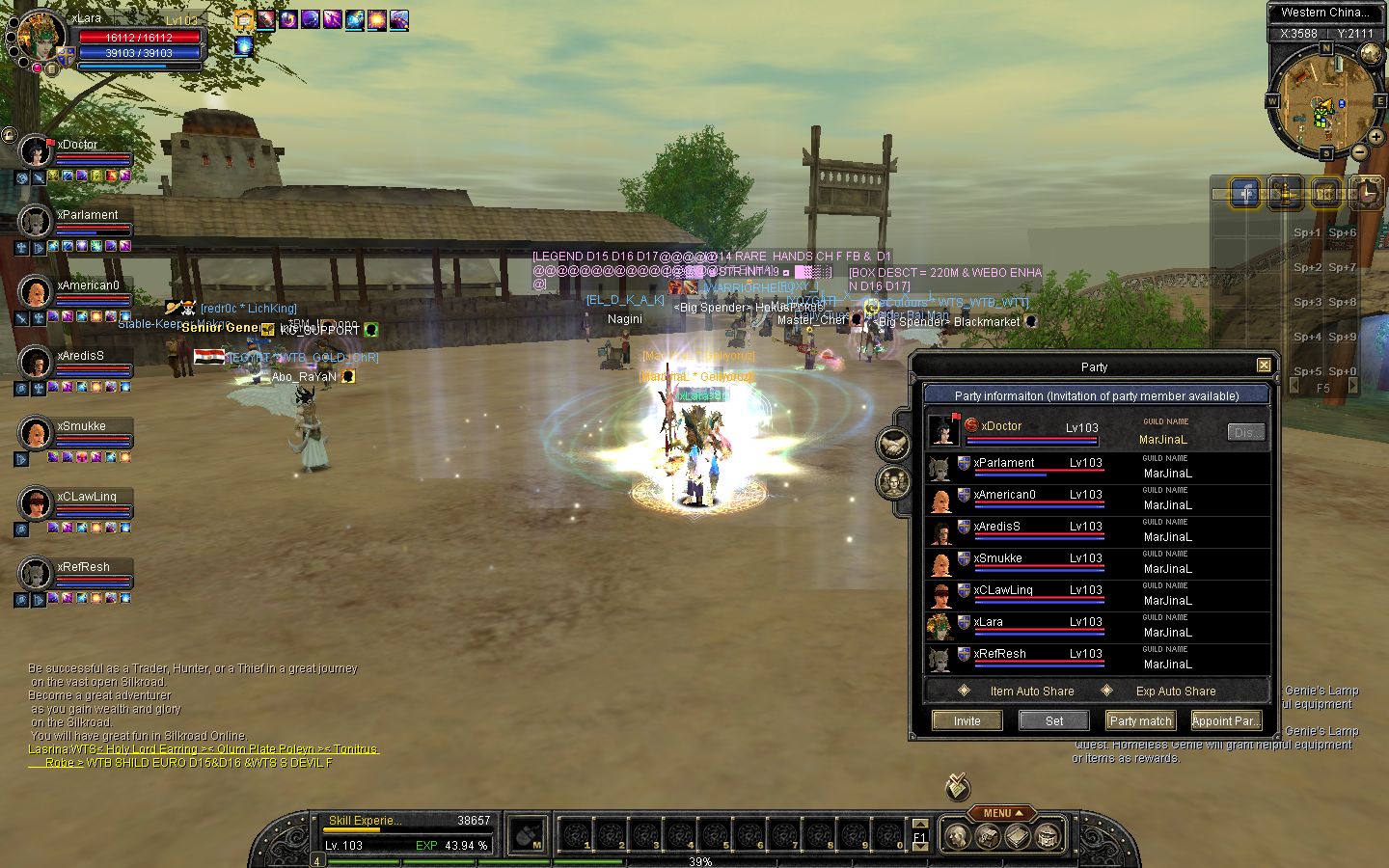Switch hotbar page up arrow above F1
This screenshot has height=868, width=1389.
point(920,824)
